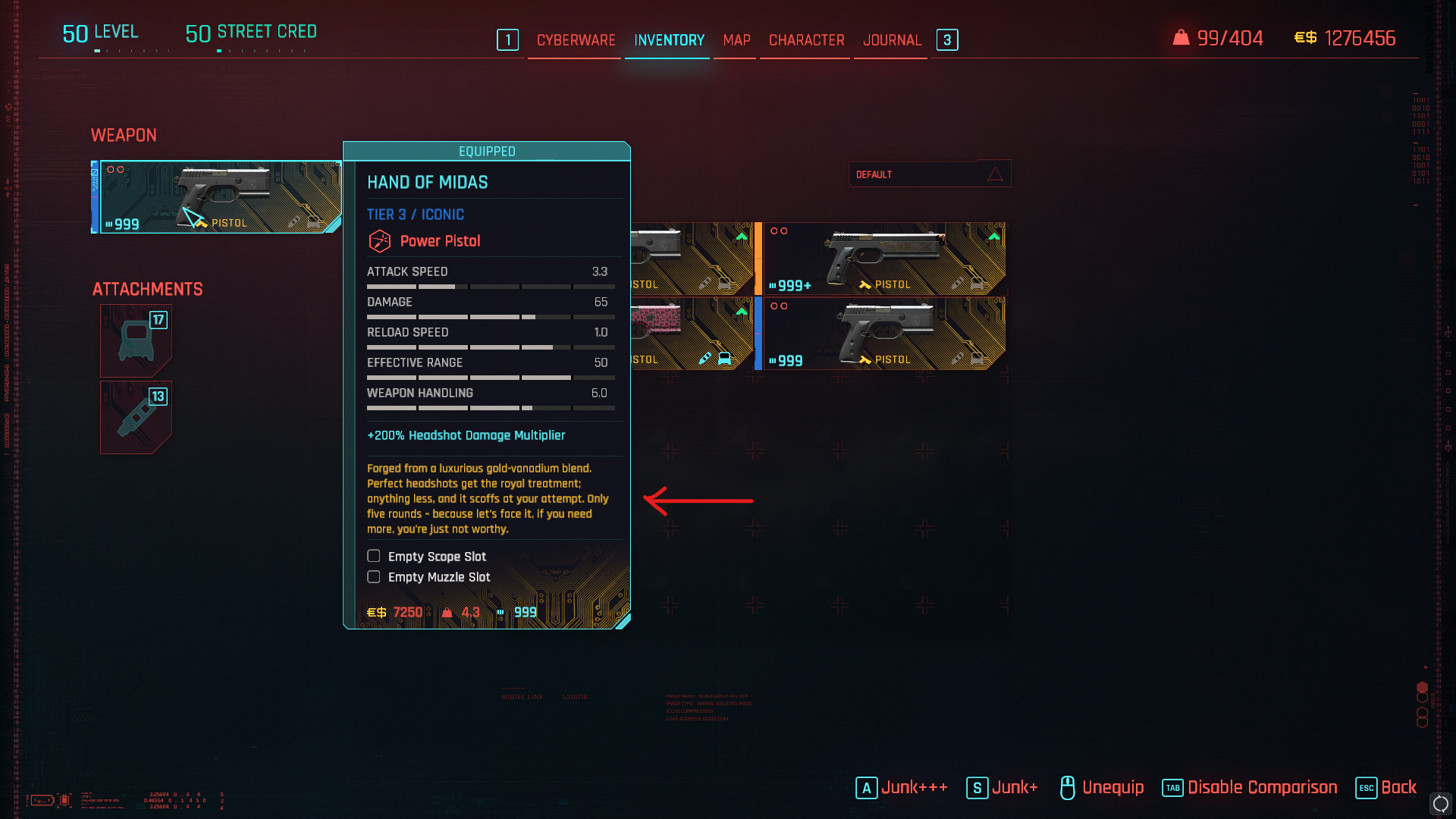Expand the Default sorting dropdown
The width and height of the screenshot is (1456, 819).
coord(929,174)
